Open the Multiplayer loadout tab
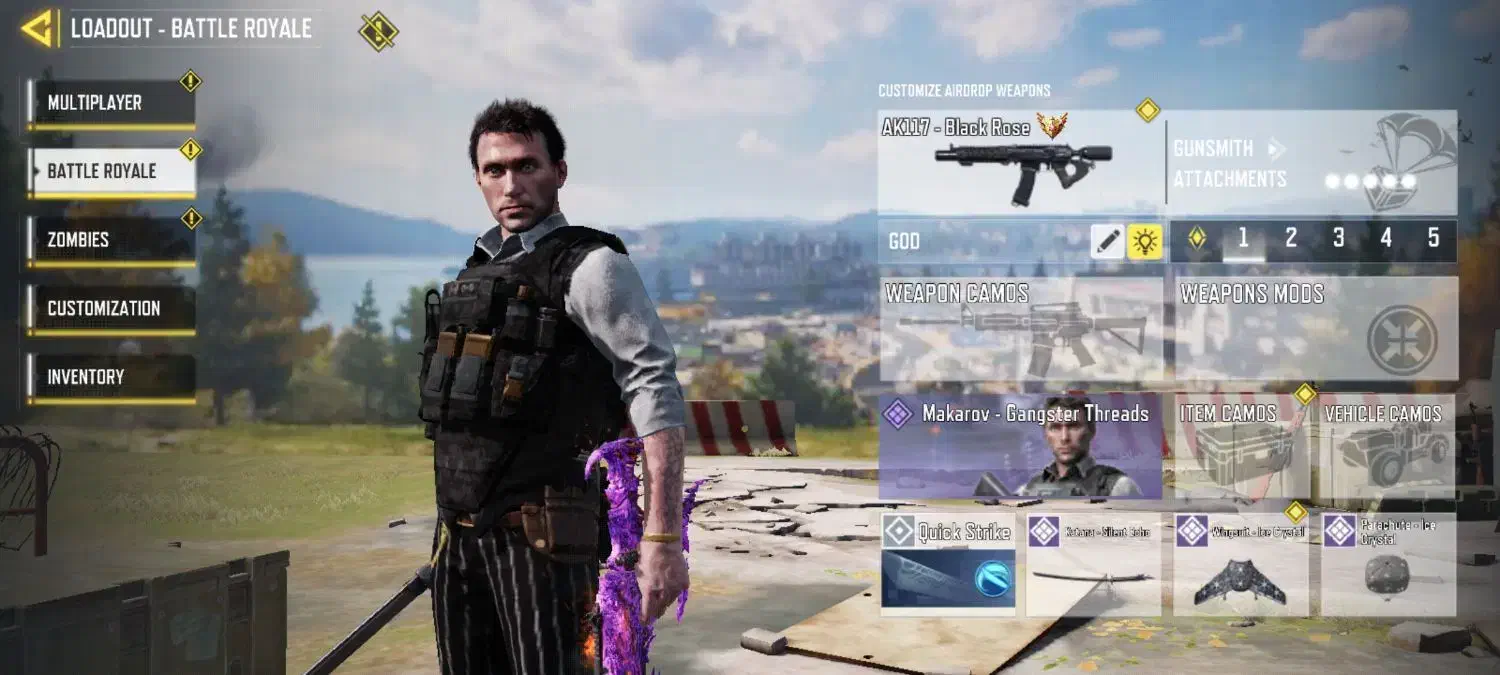Screen dimensions: 1500x675 pos(111,103)
